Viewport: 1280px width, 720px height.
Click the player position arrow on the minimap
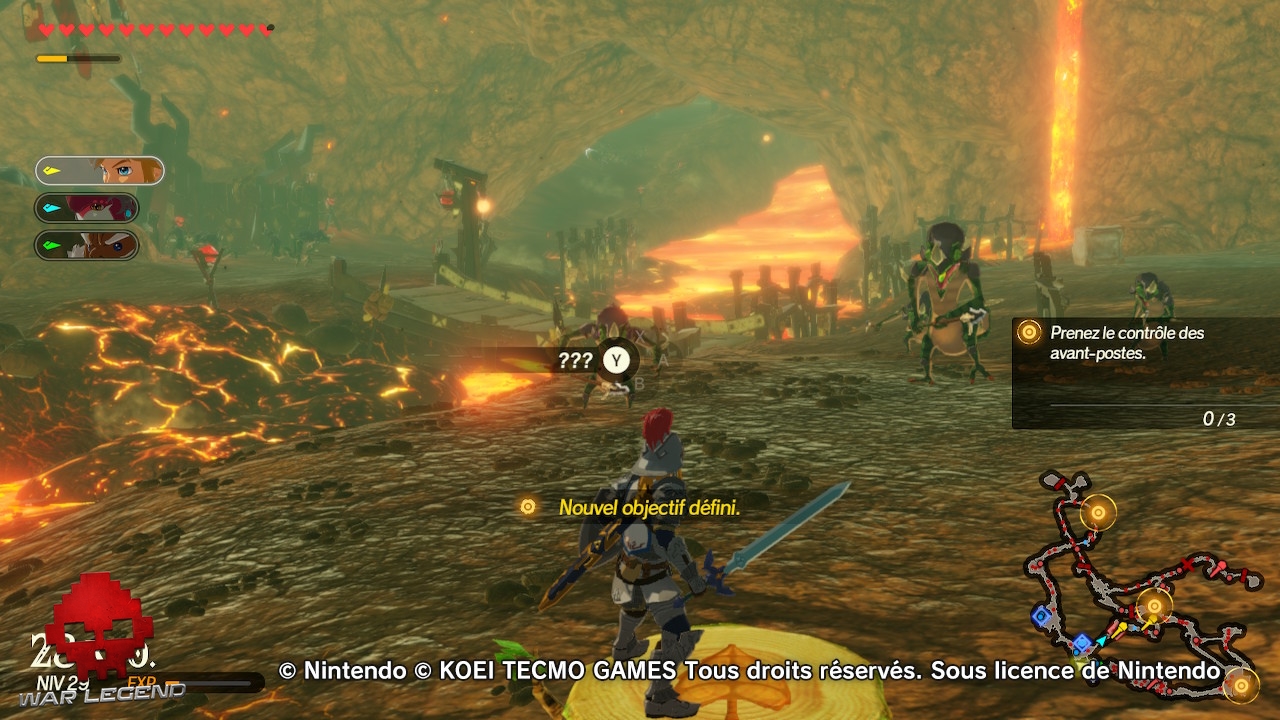coord(1101,642)
